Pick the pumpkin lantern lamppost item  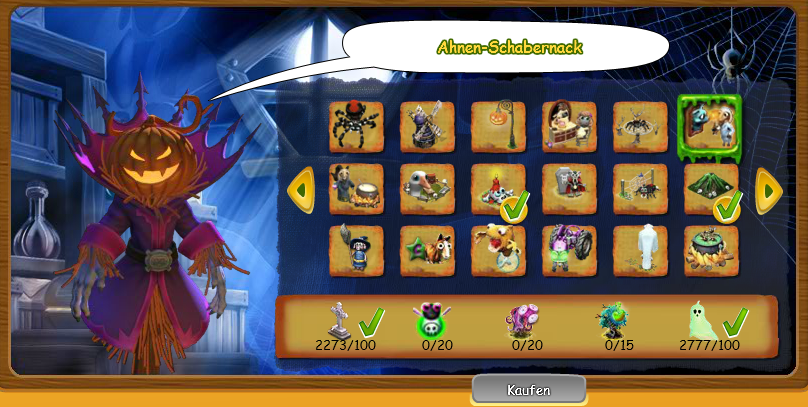point(498,126)
